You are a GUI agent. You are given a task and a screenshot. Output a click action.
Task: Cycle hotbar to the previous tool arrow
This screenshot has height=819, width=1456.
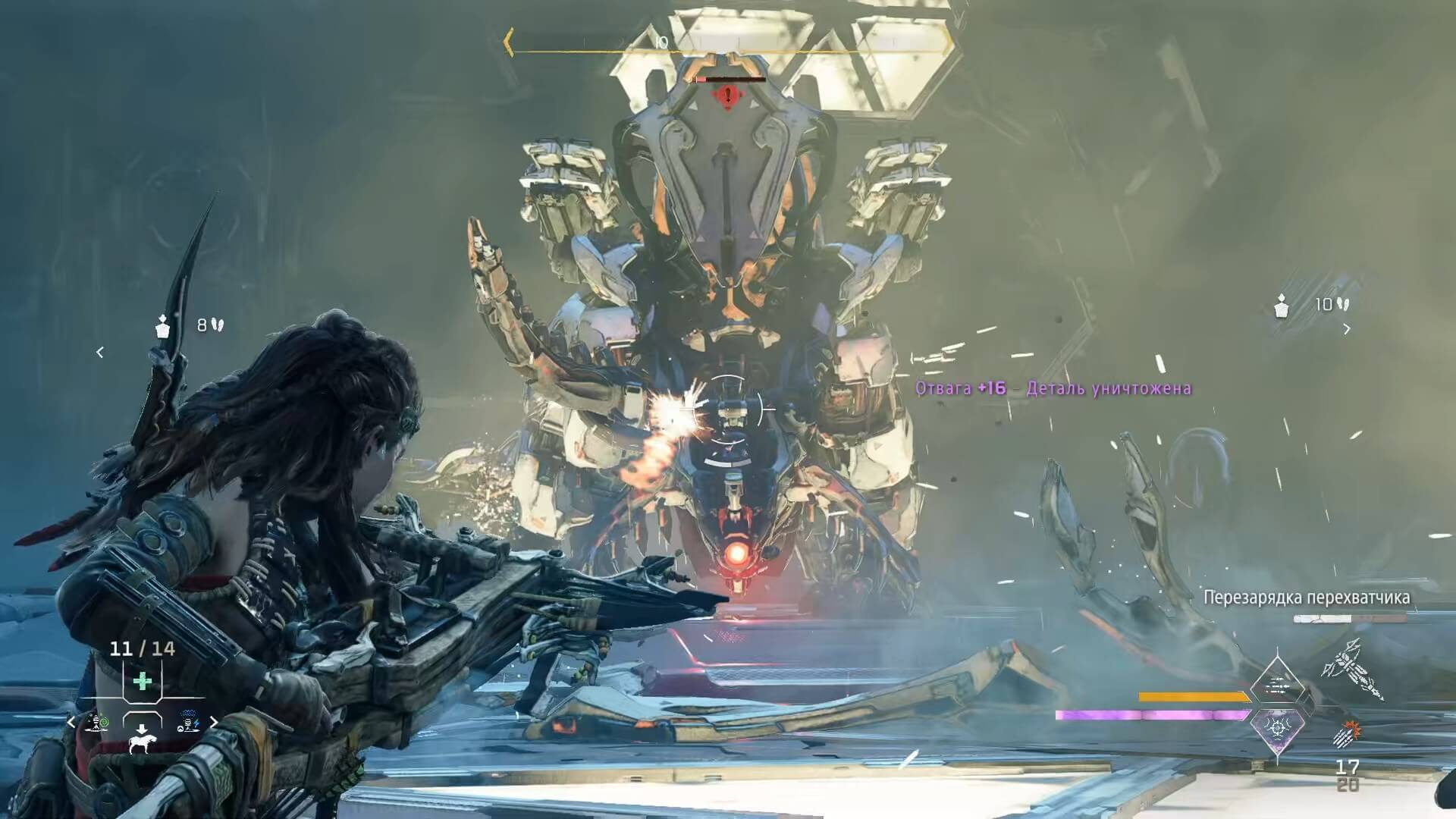click(72, 723)
